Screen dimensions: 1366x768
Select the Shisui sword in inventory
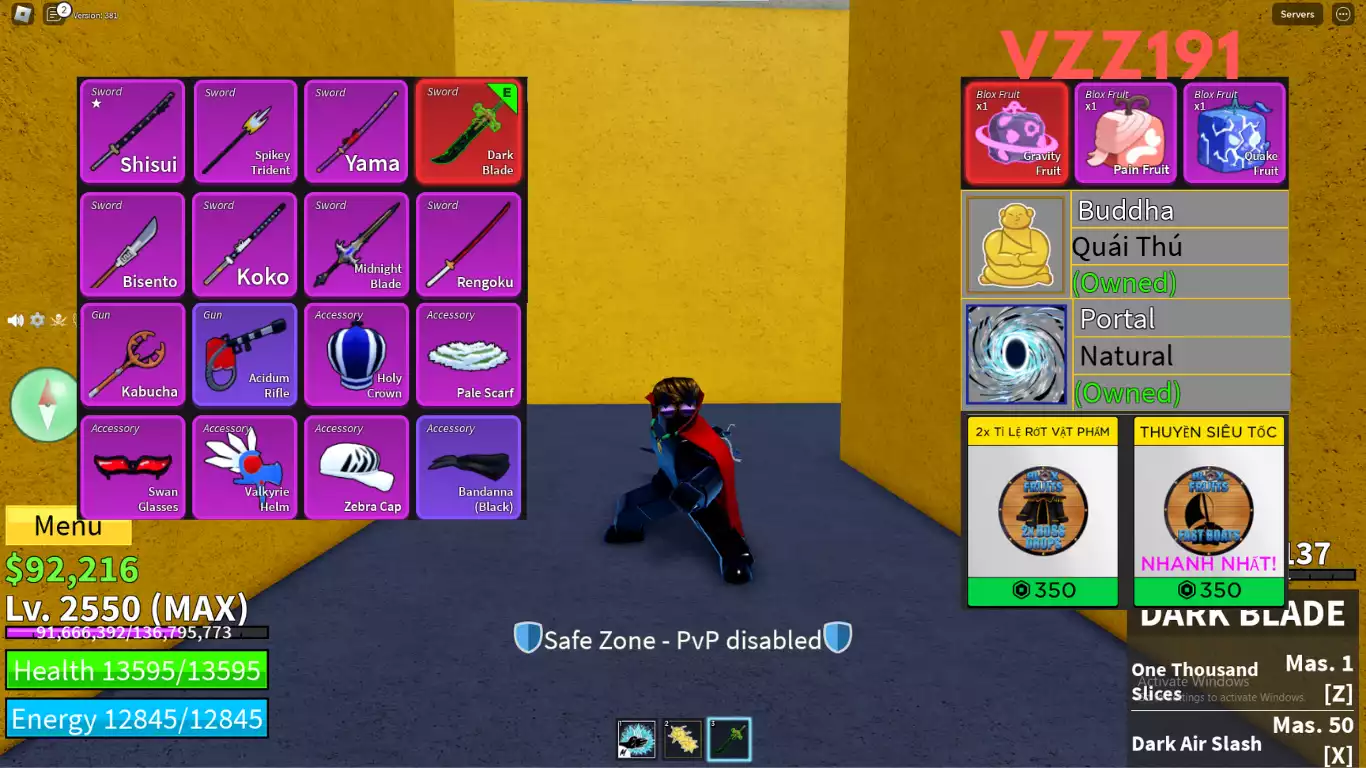[x=133, y=132]
